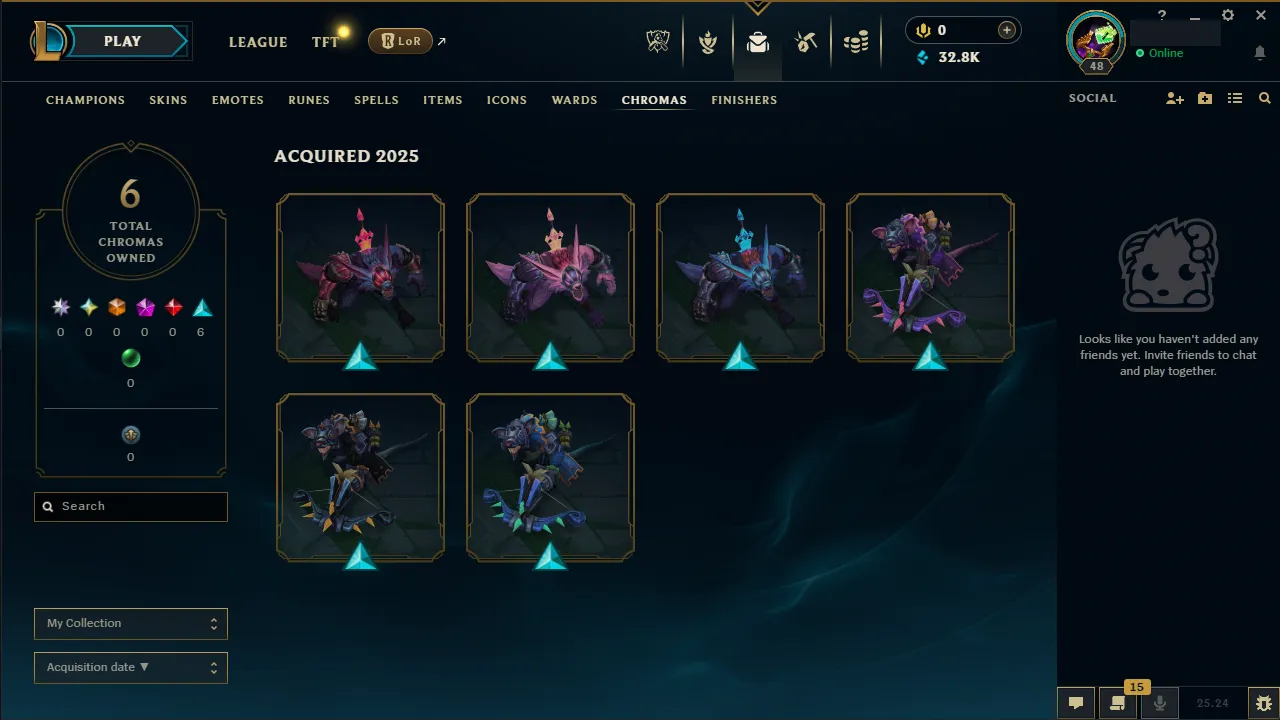Open friend search in the Social panel
The width and height of the screenshot is (1280, 720).
pos(1264,98)
